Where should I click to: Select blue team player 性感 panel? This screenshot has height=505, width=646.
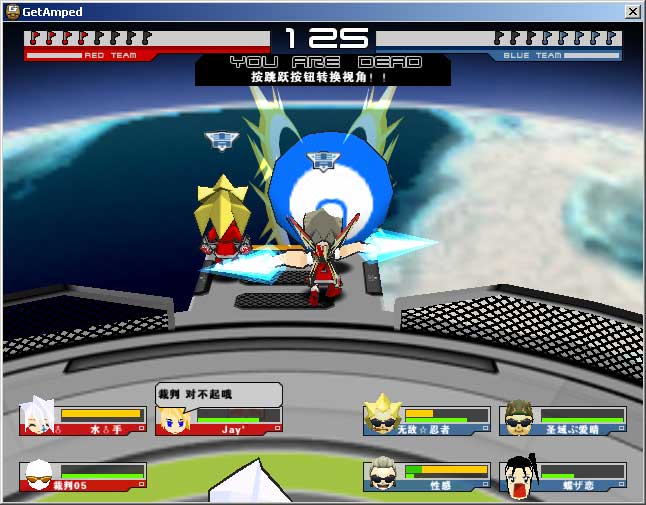point(427,477)
